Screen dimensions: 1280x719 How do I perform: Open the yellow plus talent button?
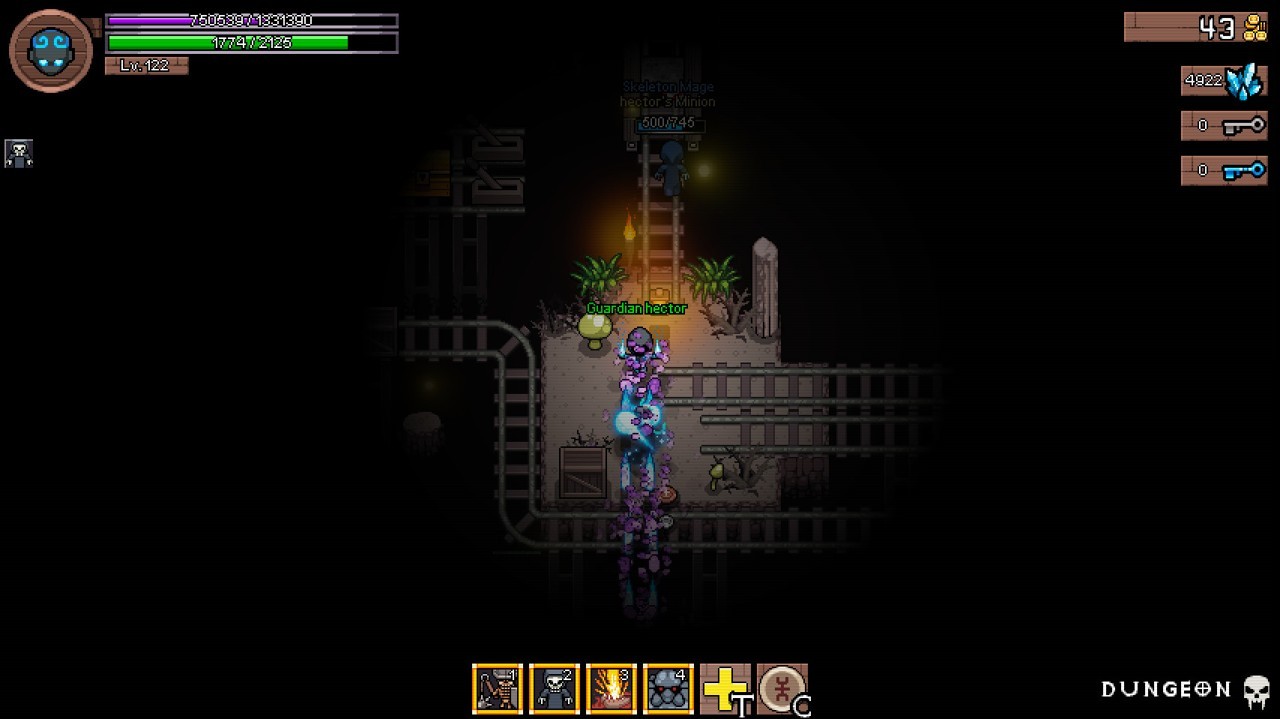click(725, 689)
